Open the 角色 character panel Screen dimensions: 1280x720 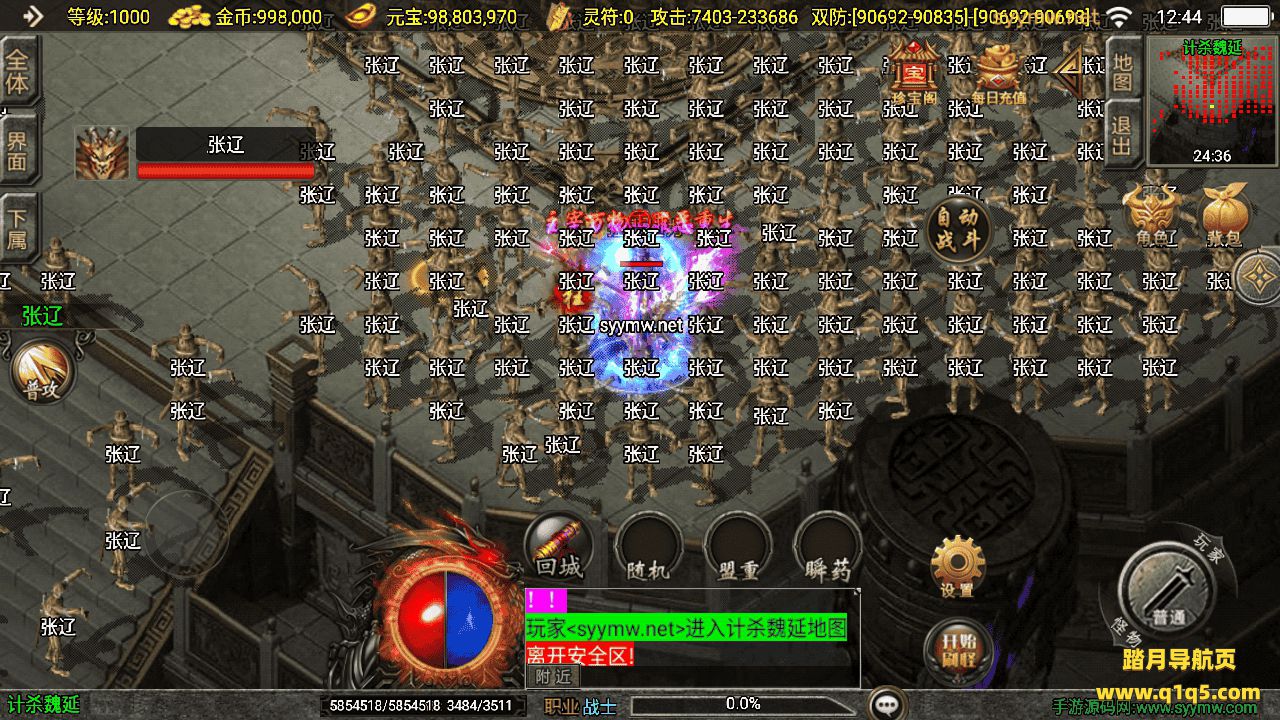click(x=1148, y=216)
